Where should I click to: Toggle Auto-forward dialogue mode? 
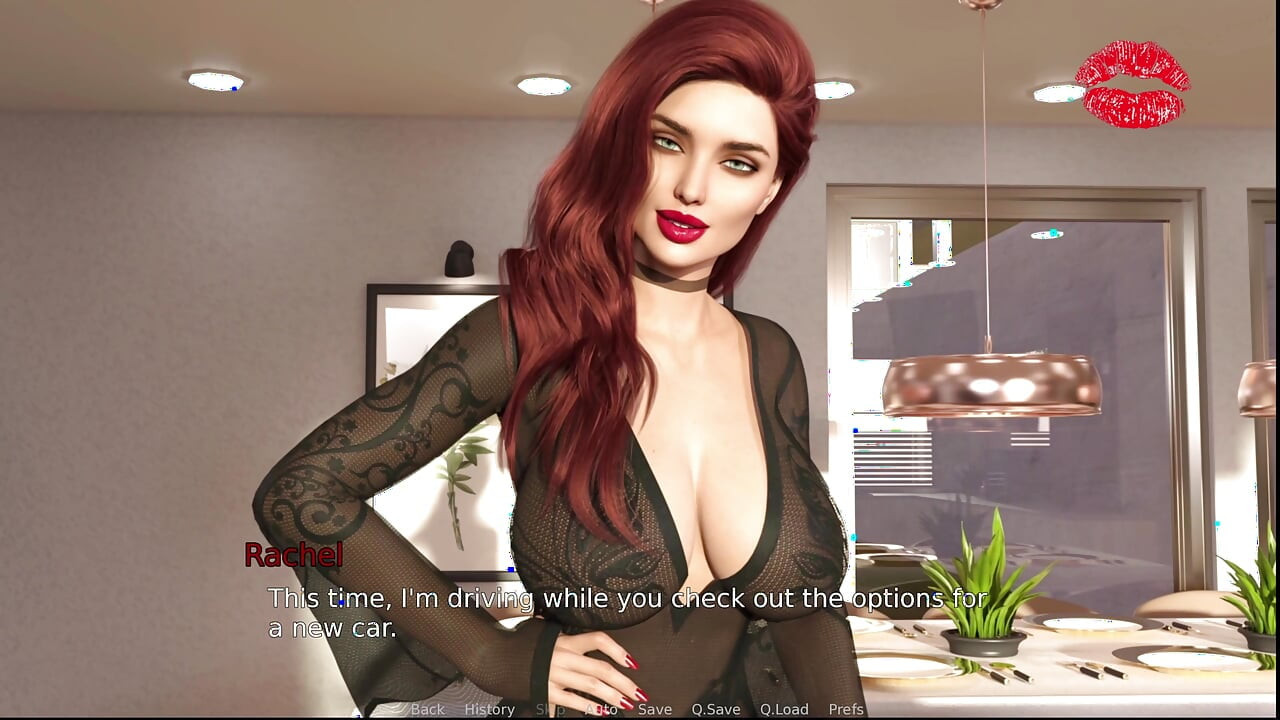[x=602, y=709]
